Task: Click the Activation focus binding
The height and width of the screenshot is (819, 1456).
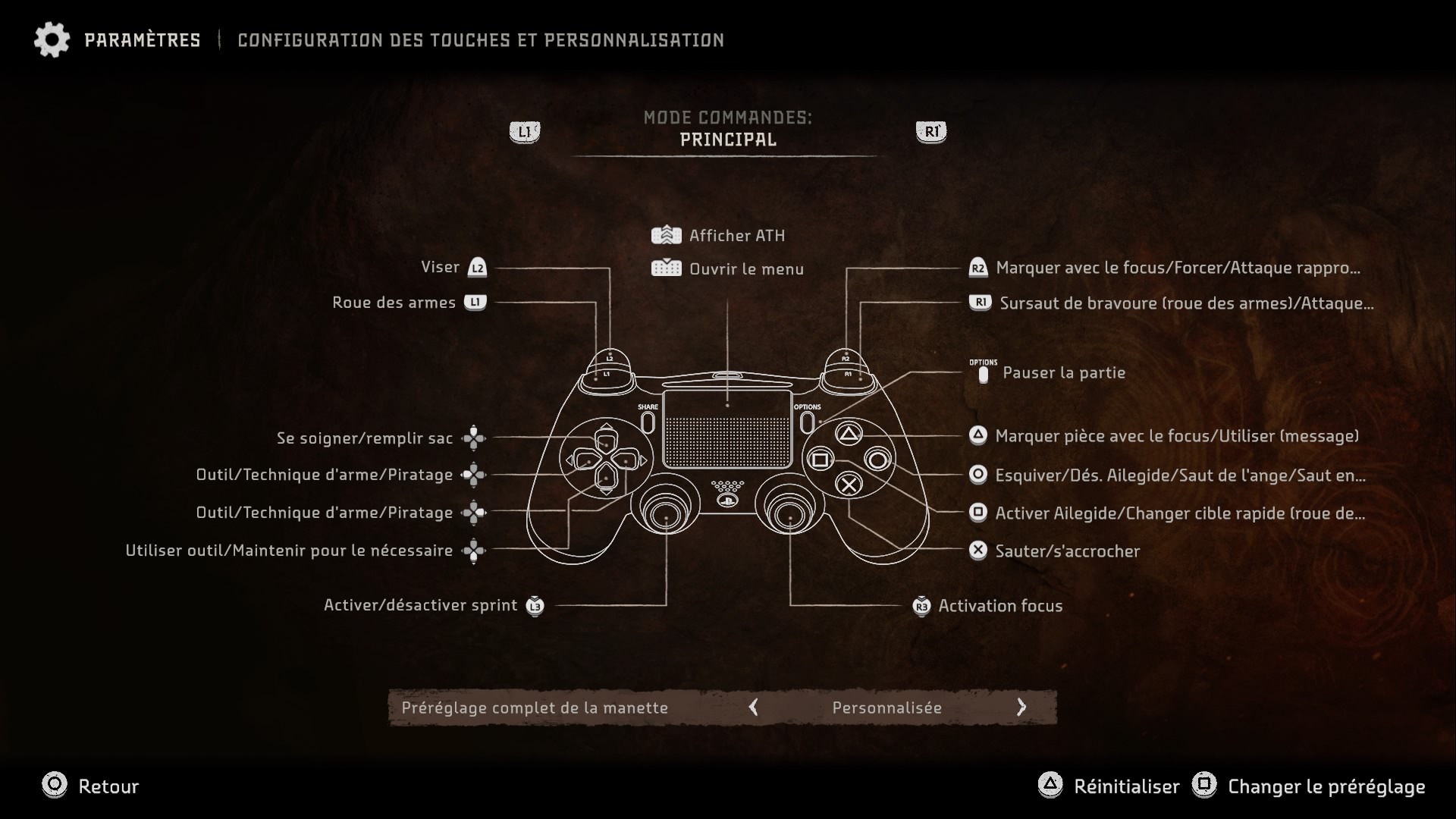Action: coord(999,606)
